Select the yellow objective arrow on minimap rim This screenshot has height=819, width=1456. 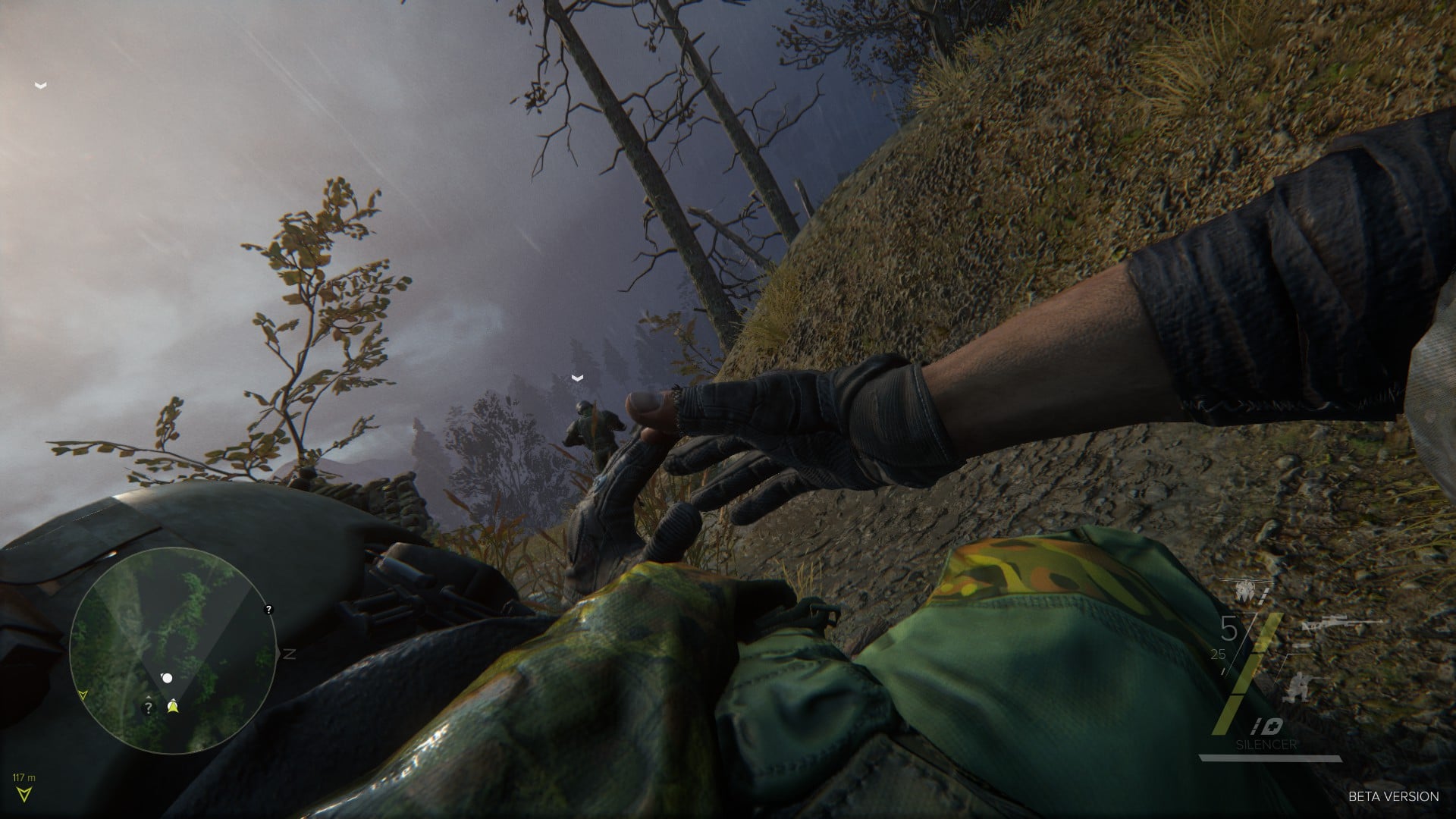click(83, 694)
